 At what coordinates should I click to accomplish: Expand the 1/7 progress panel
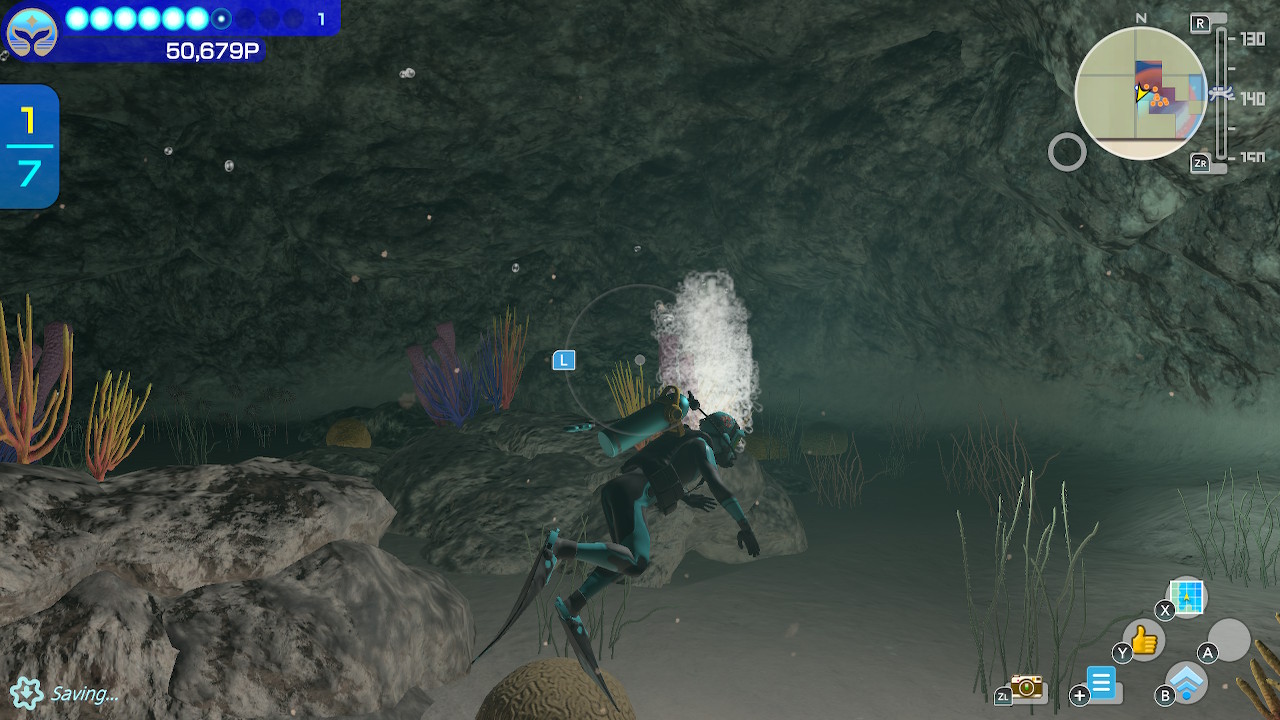pos(28,147)
